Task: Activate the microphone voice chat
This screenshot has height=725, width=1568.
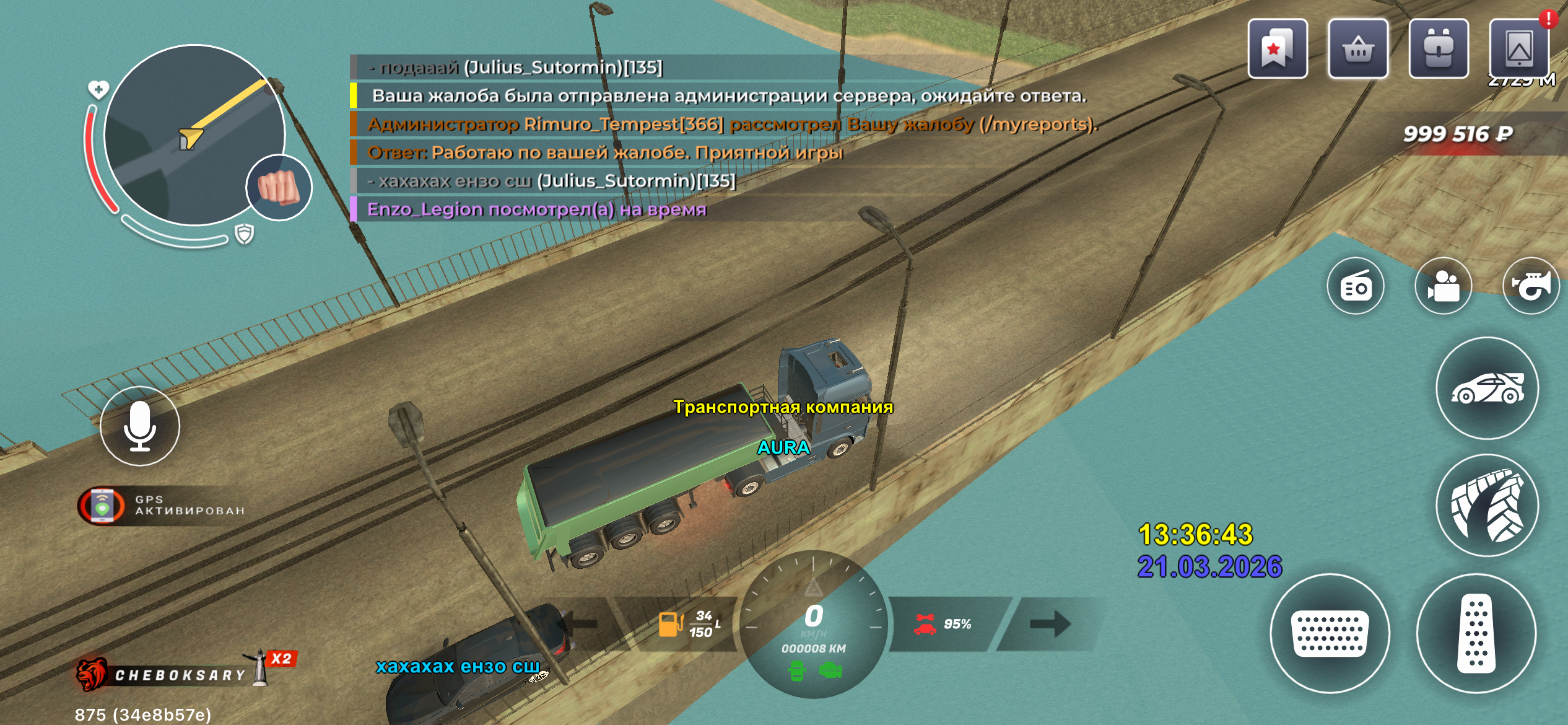Action: click(x=140, y=426)
